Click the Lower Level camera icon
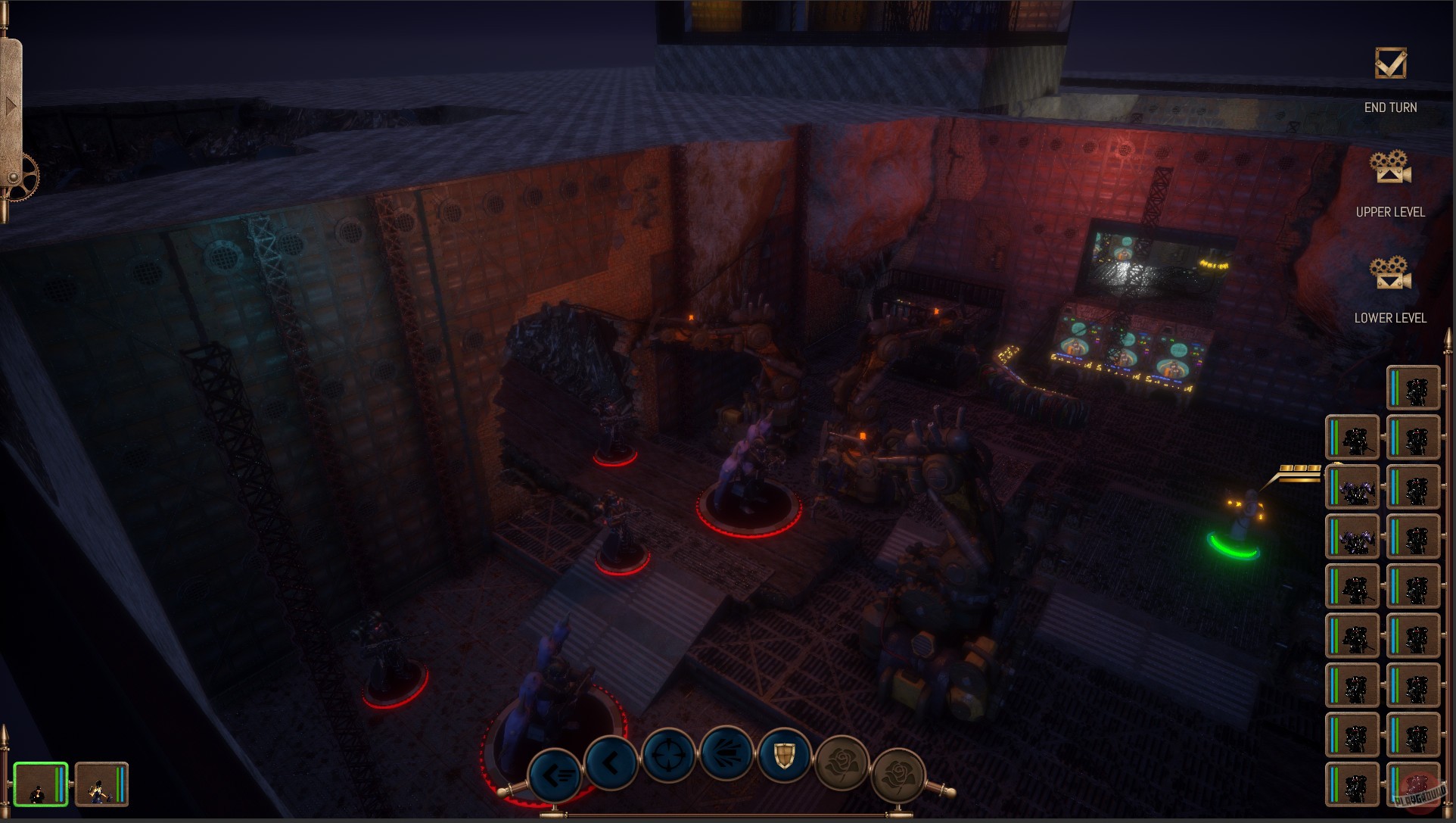 (1389, 278)
